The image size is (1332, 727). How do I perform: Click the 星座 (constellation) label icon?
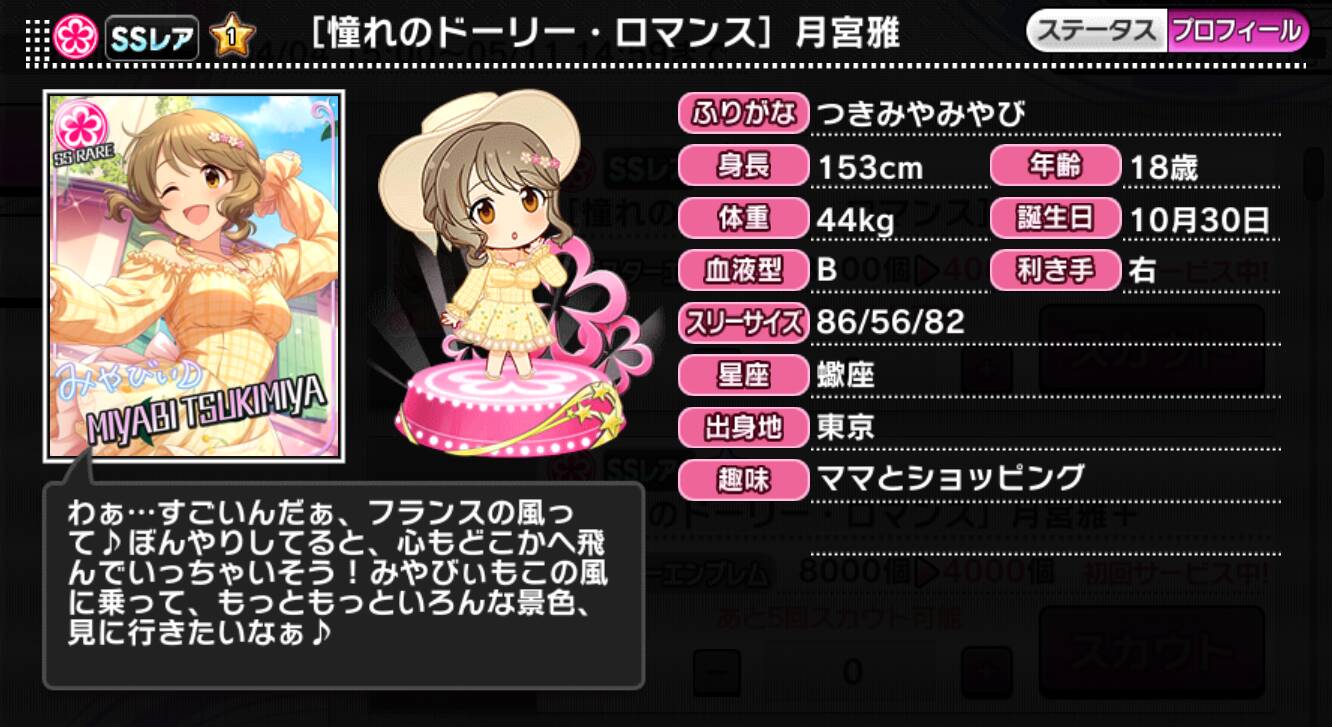(741, 375)
